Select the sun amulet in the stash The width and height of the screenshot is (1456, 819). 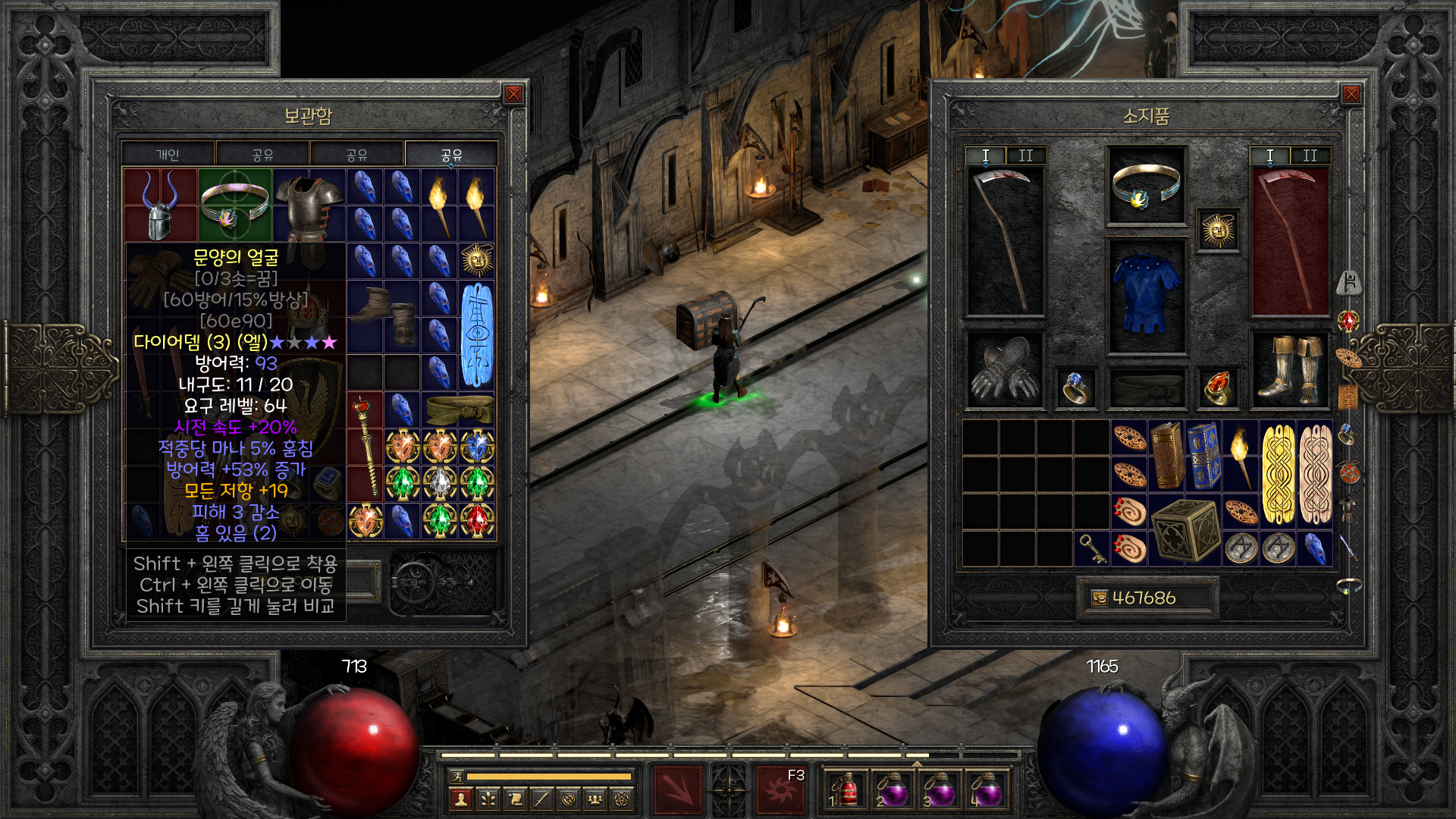477,261
